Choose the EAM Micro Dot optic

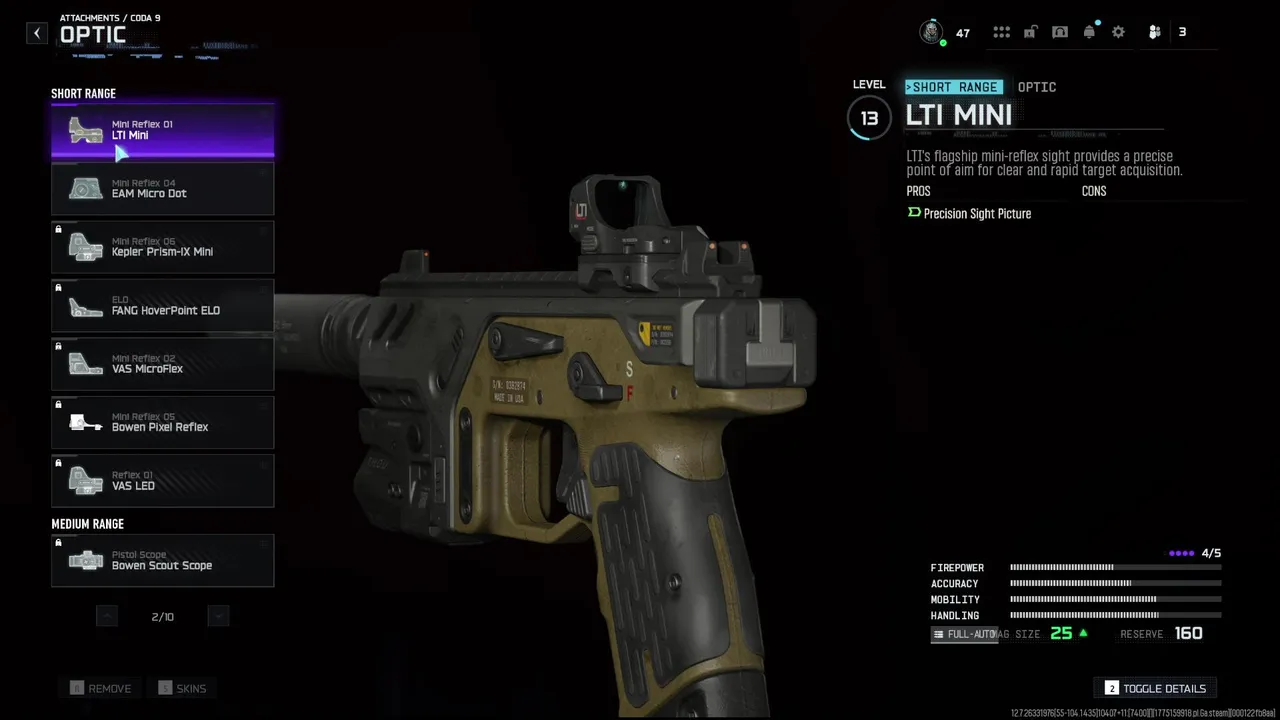(162, 189)
